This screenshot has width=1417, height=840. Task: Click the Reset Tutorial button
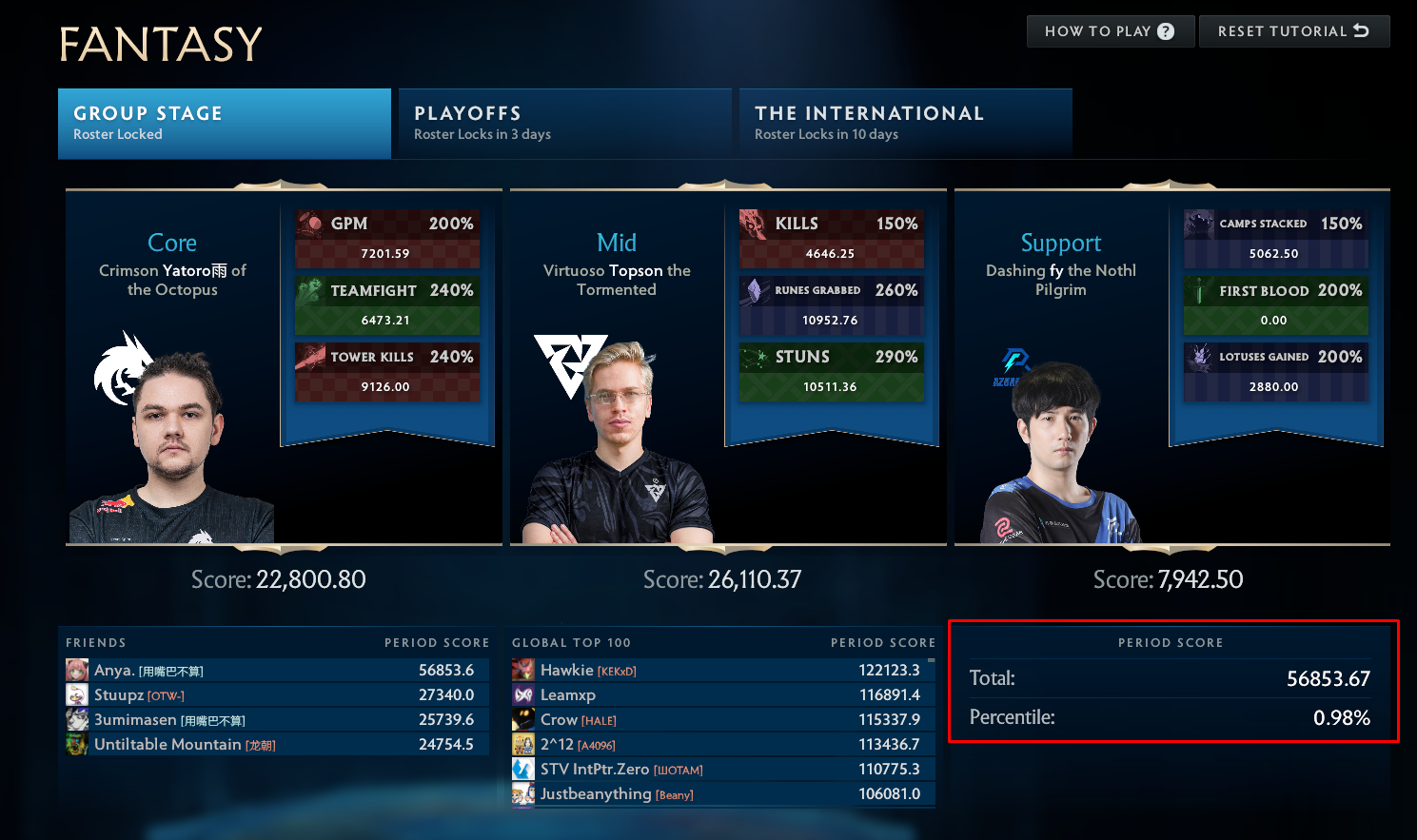pos(1294,30)
